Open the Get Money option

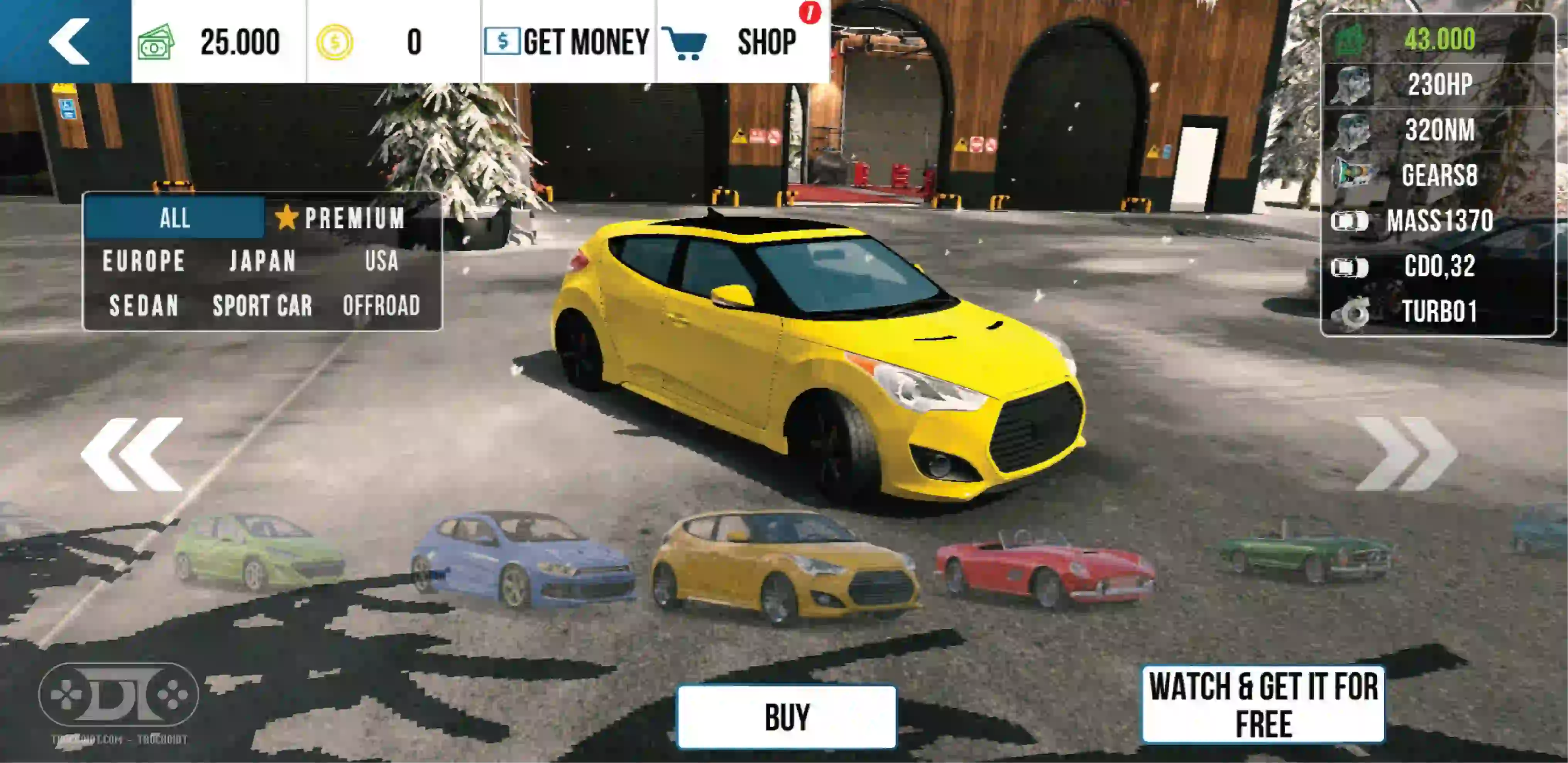pyautogui.click(x=567, y=41)
